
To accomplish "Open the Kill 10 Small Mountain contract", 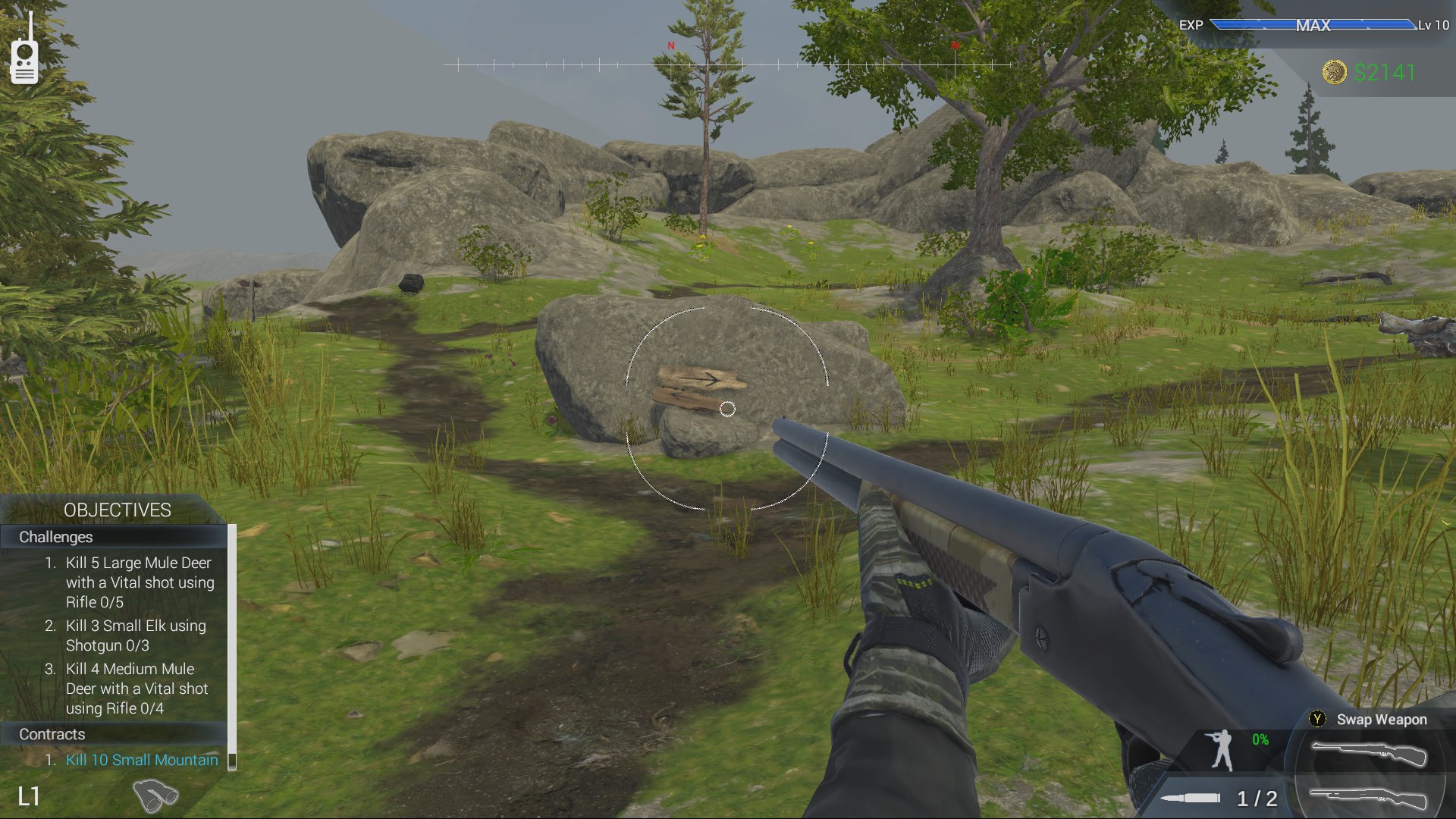I will pos(141,760).
